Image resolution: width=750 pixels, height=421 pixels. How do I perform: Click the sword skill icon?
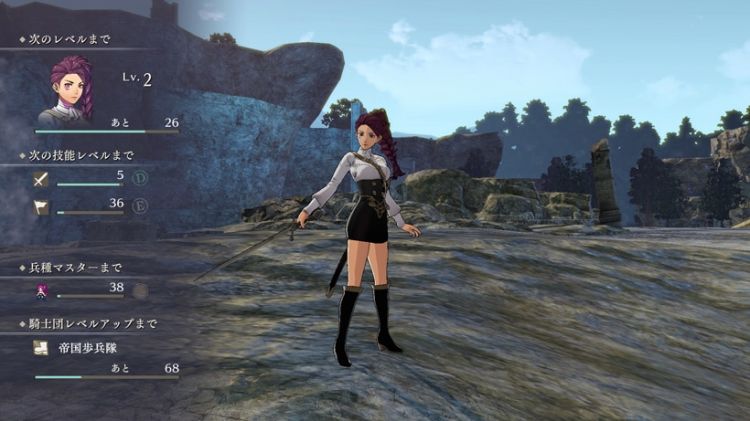tap(41, 180)
